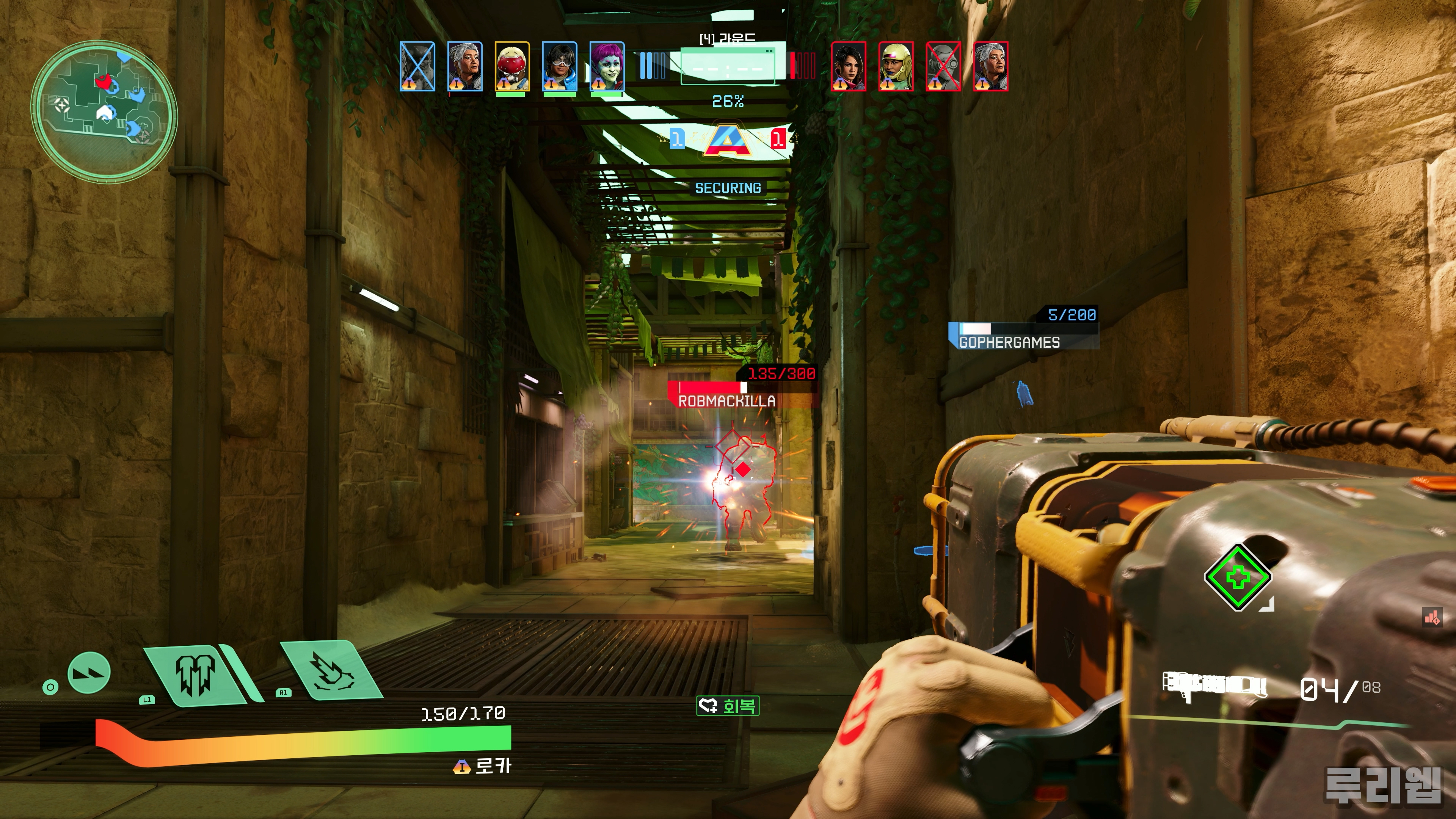Use the R1 diving fireball ability

pos(331,671)
